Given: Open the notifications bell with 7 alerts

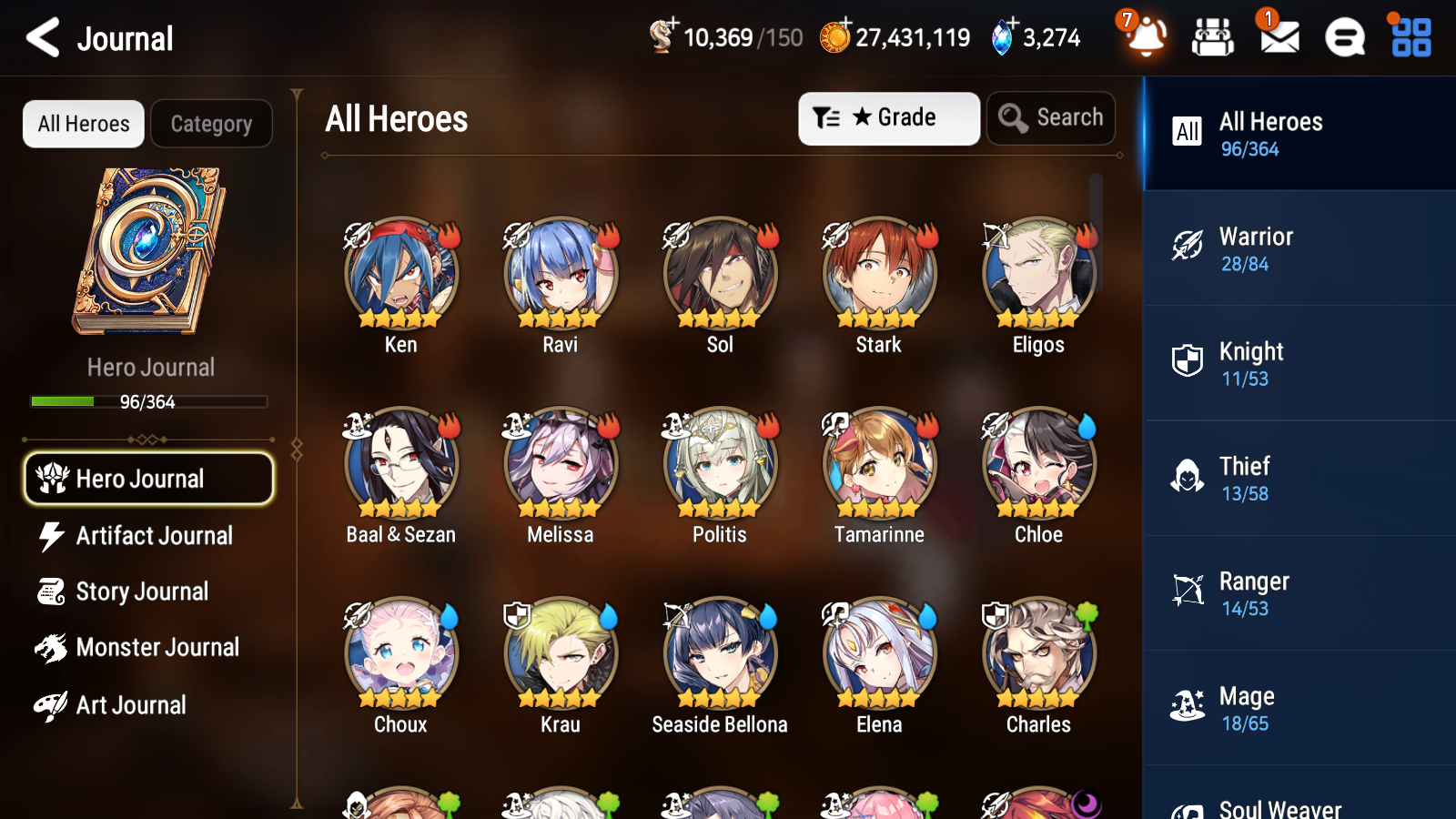Looking at the screenshot, I should pyautogui.click(x=1146, y=38).
